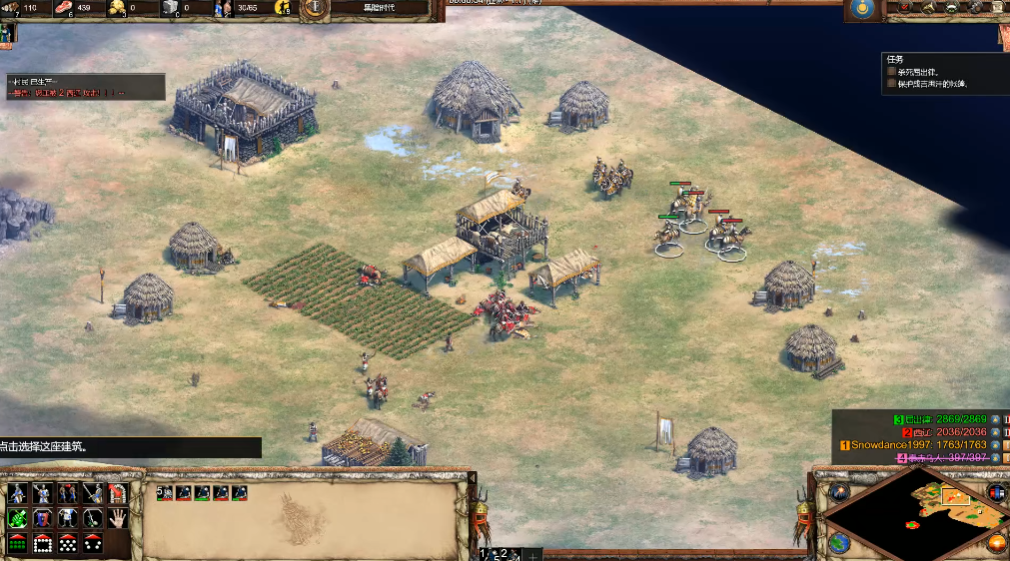Click the blue Mongol civilization emblem
1010x561 pixels.
(861, 9)
